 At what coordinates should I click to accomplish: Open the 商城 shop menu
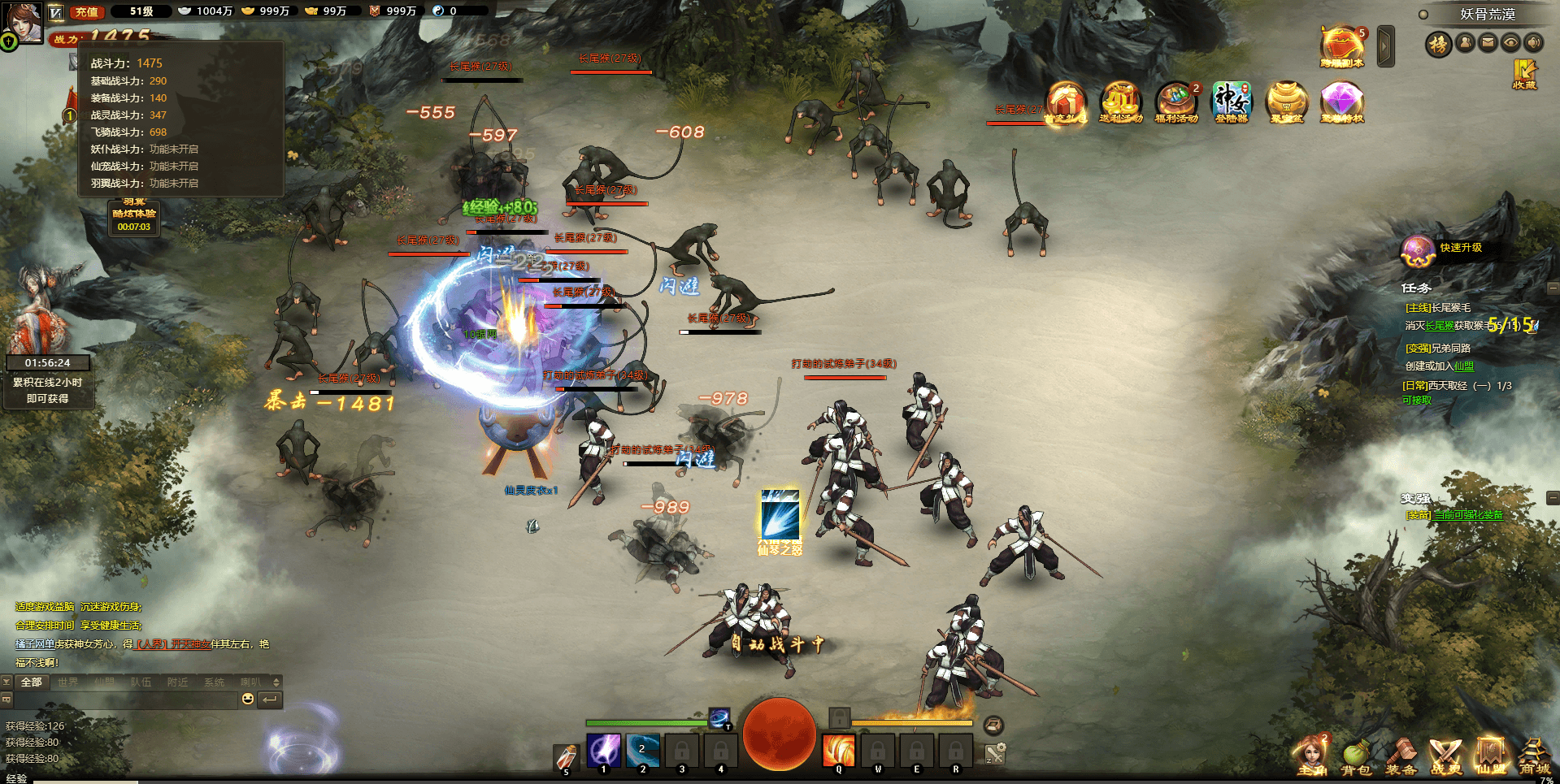(1534, 759)
